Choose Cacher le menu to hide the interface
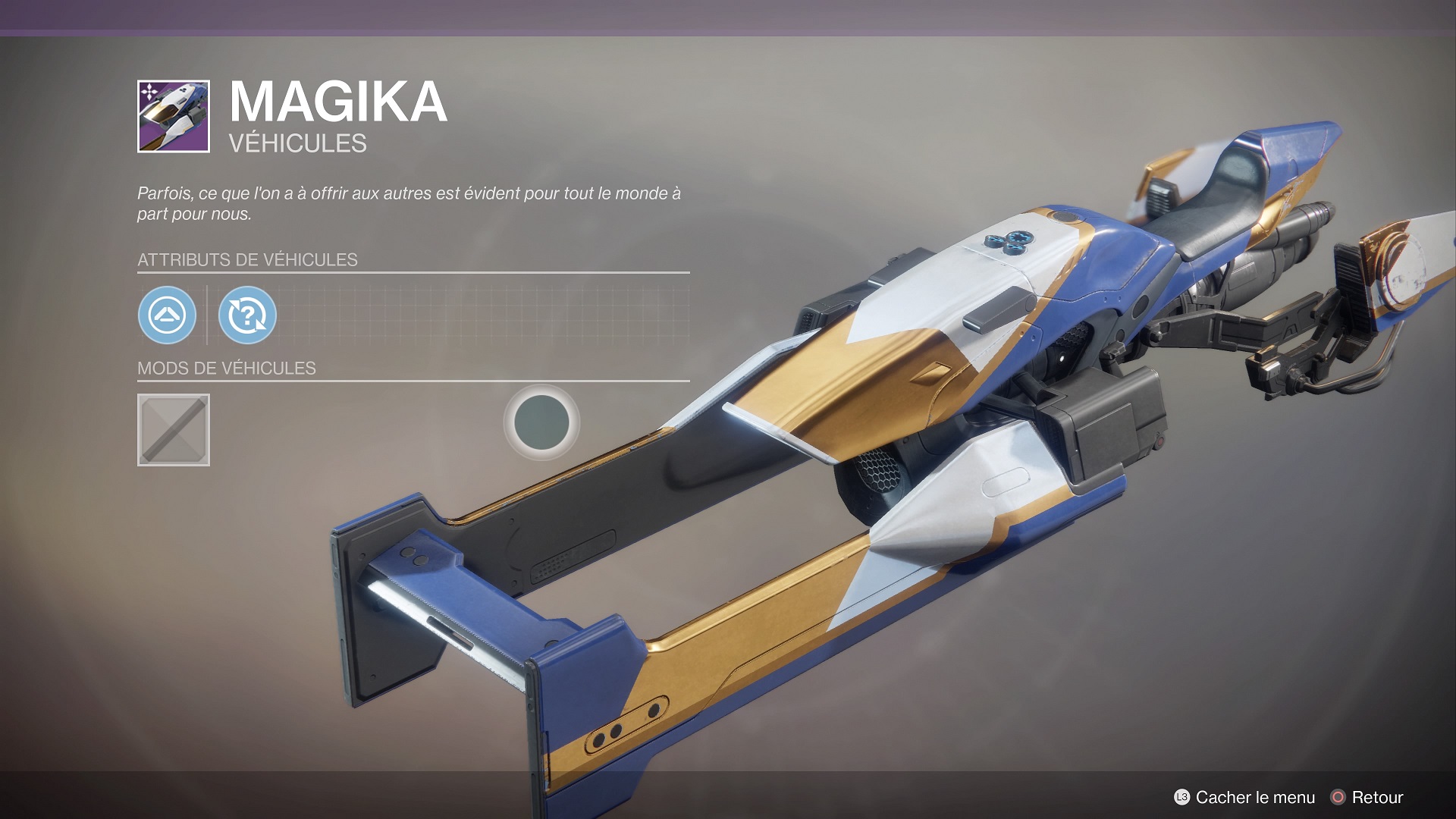Viewport: 1456px width, 819px height. [1244, 797]
